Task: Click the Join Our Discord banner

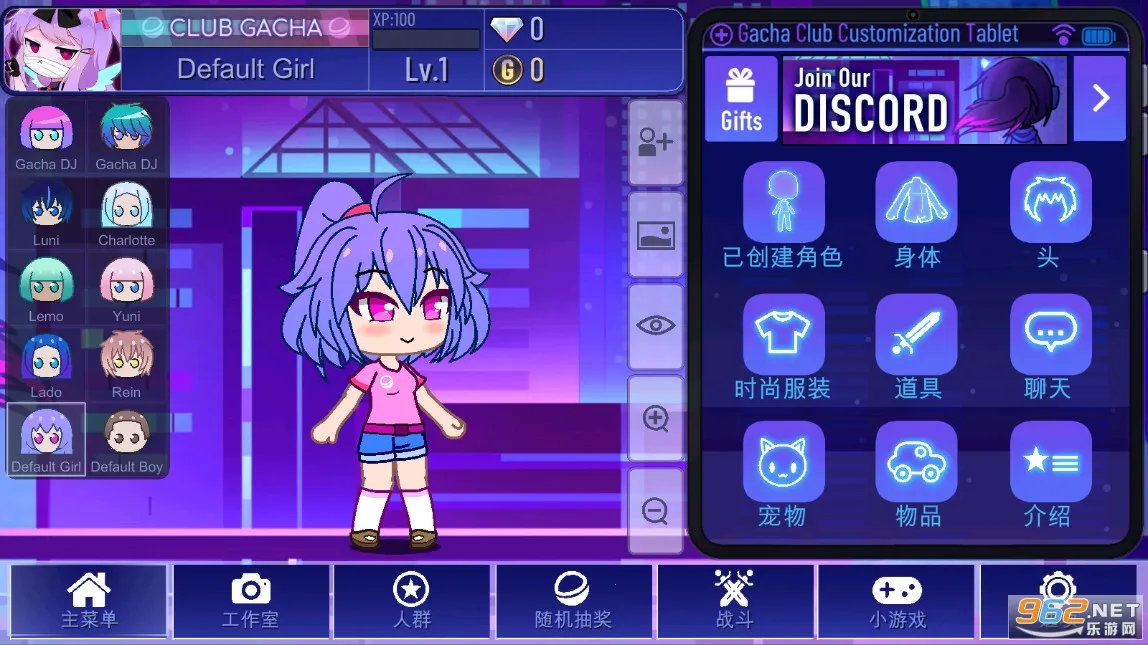Action: 924,99
